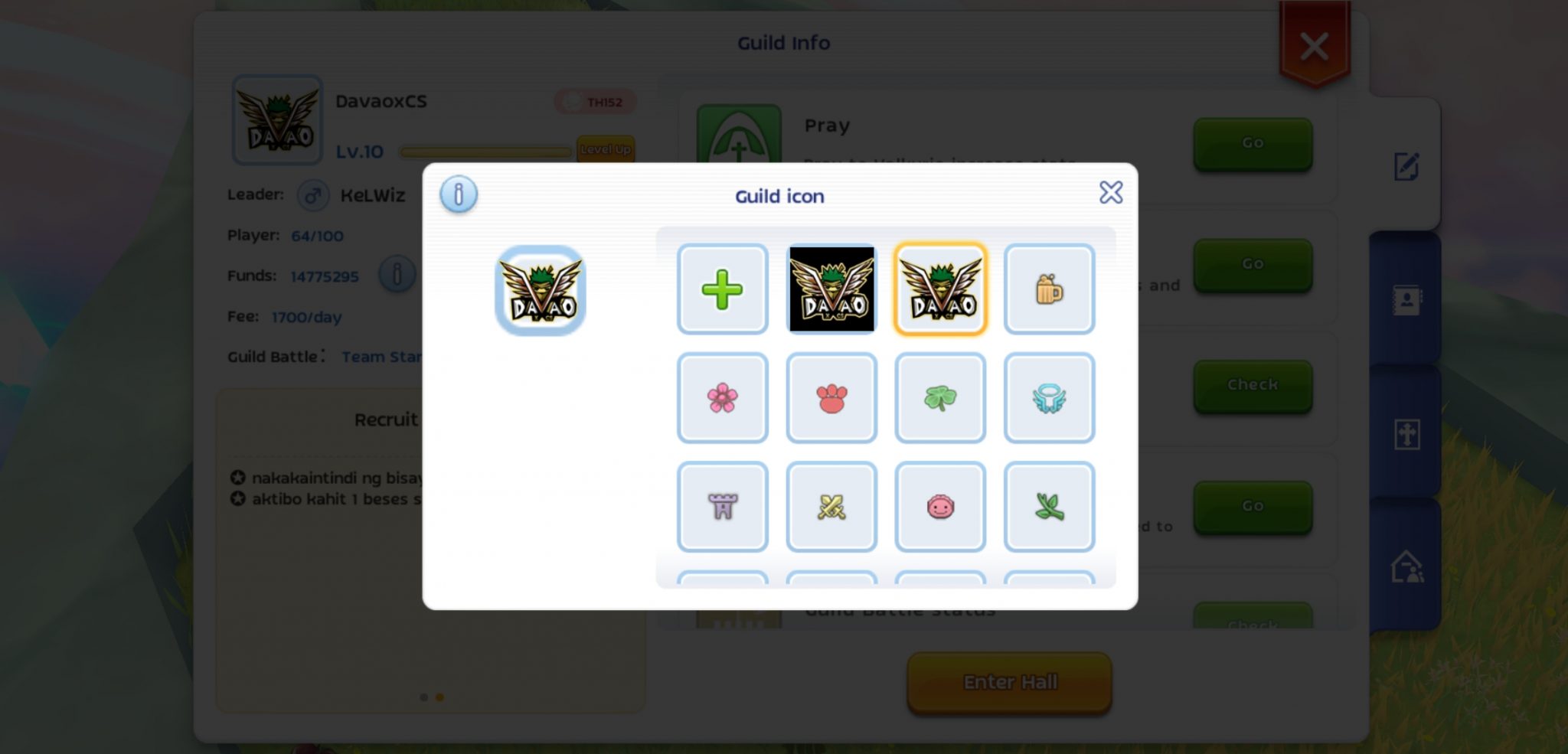Select the highlighted white DAVAO emblem
Screen dimensions: 1568x754
click(940, 289)
